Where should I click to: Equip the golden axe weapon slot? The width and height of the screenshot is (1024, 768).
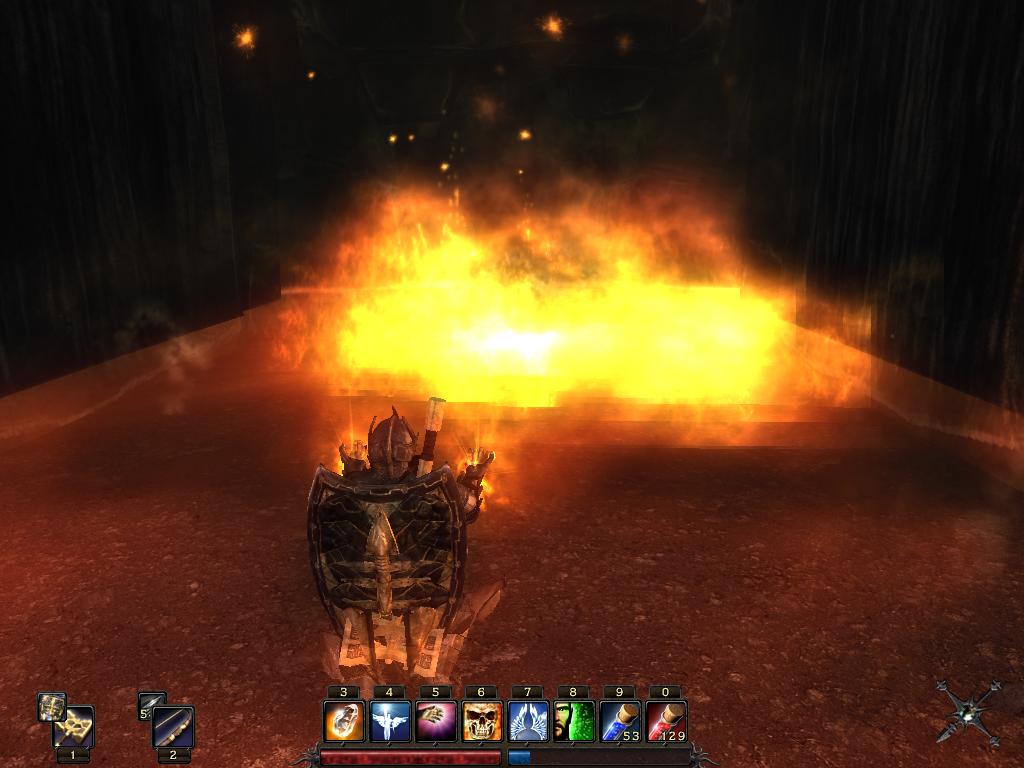[73, 727]
